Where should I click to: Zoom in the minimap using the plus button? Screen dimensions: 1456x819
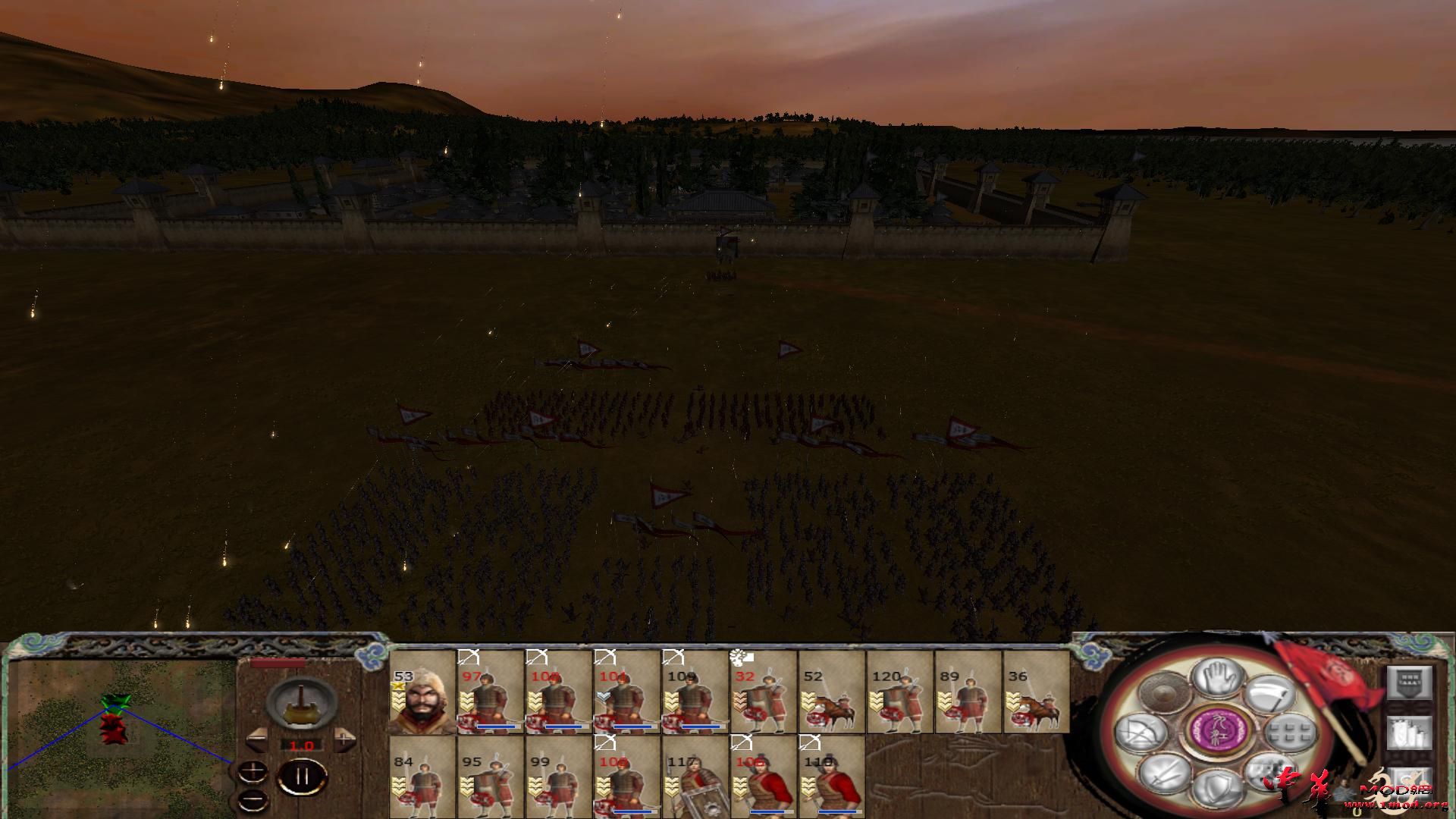tap(253, 770)
